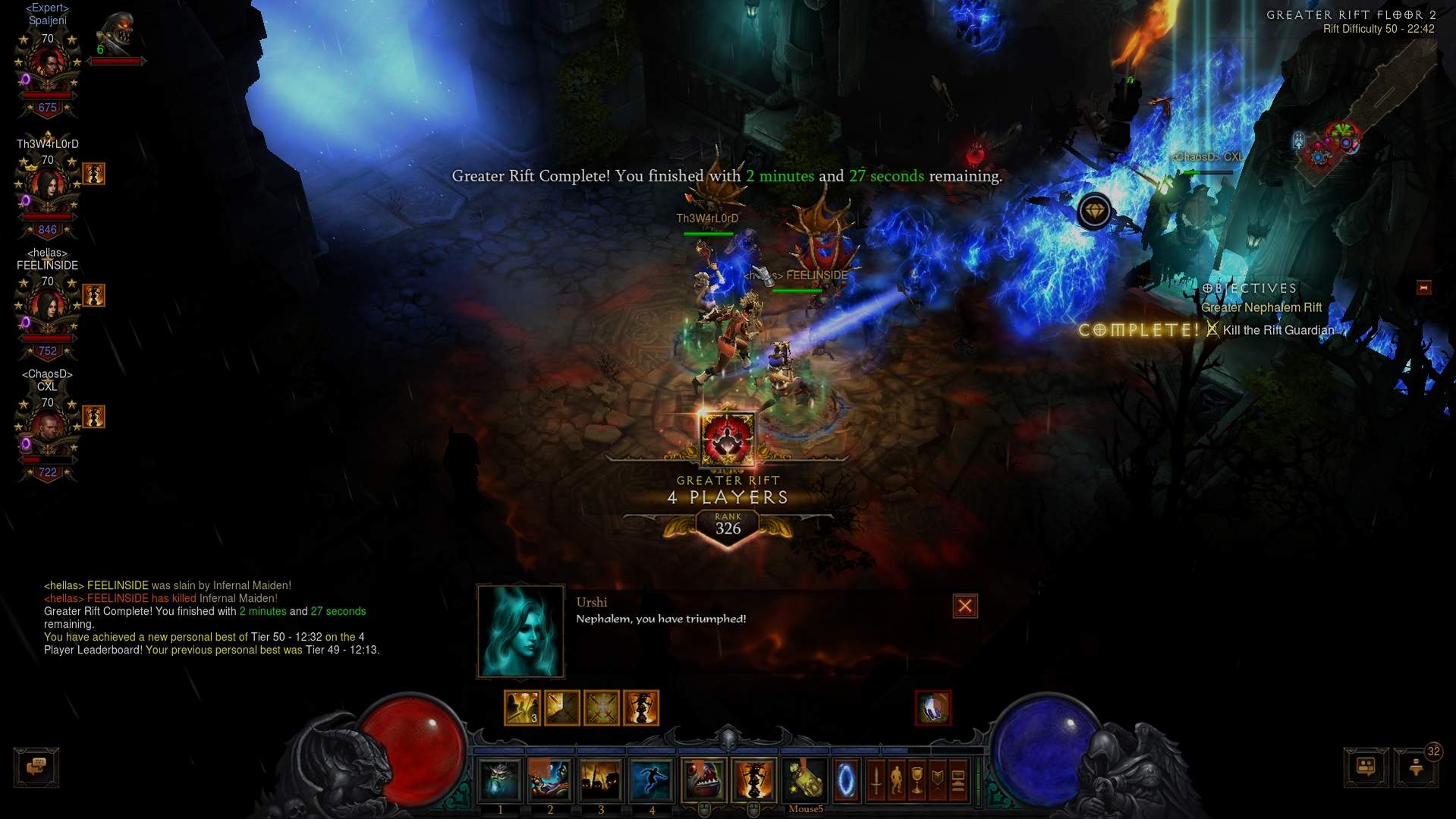Open the sword-icon menu button
Image resolution: width=1456 pixels, height=819 pixels.
point(876,780)
